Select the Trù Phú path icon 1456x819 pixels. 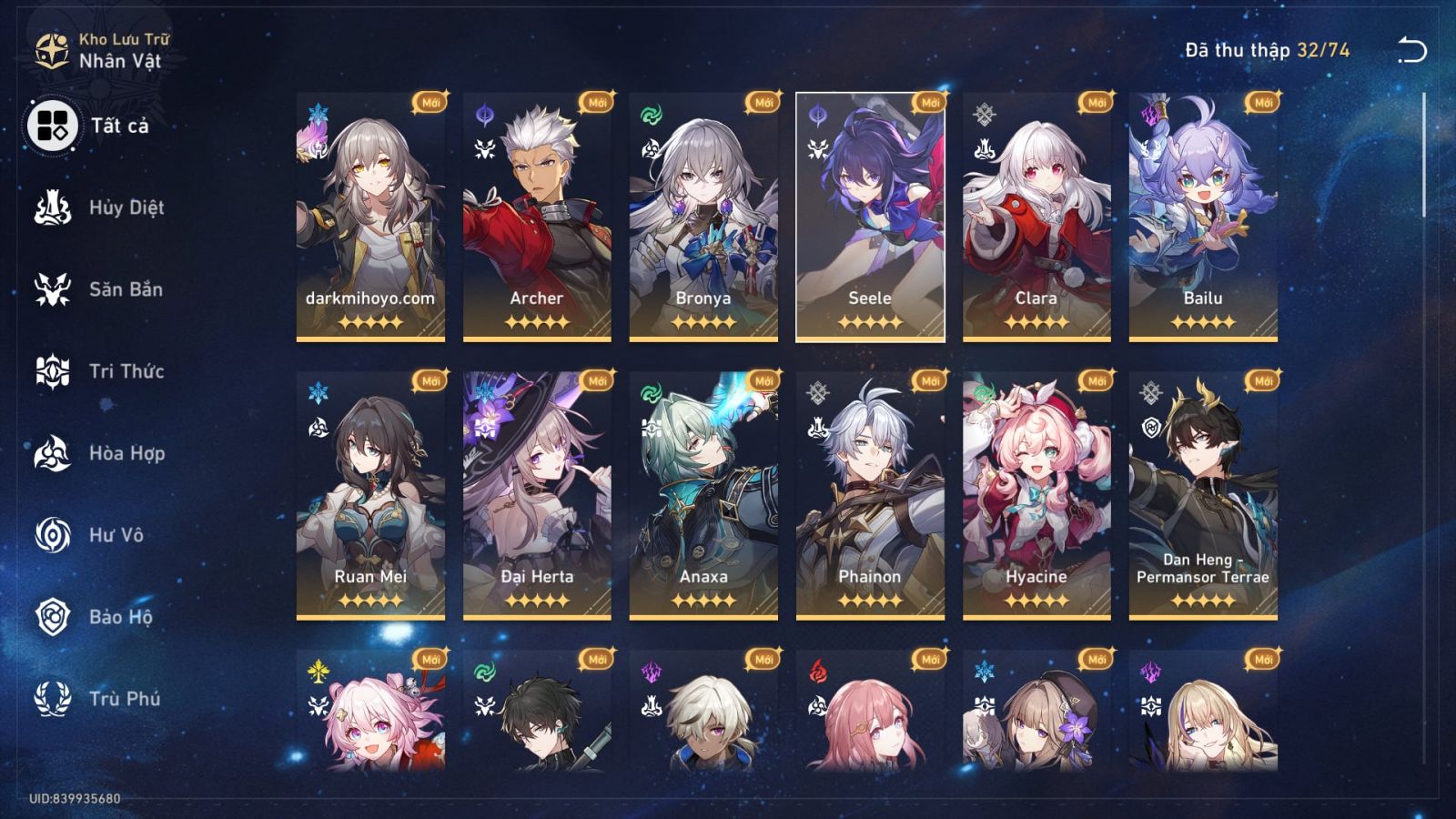53,699
